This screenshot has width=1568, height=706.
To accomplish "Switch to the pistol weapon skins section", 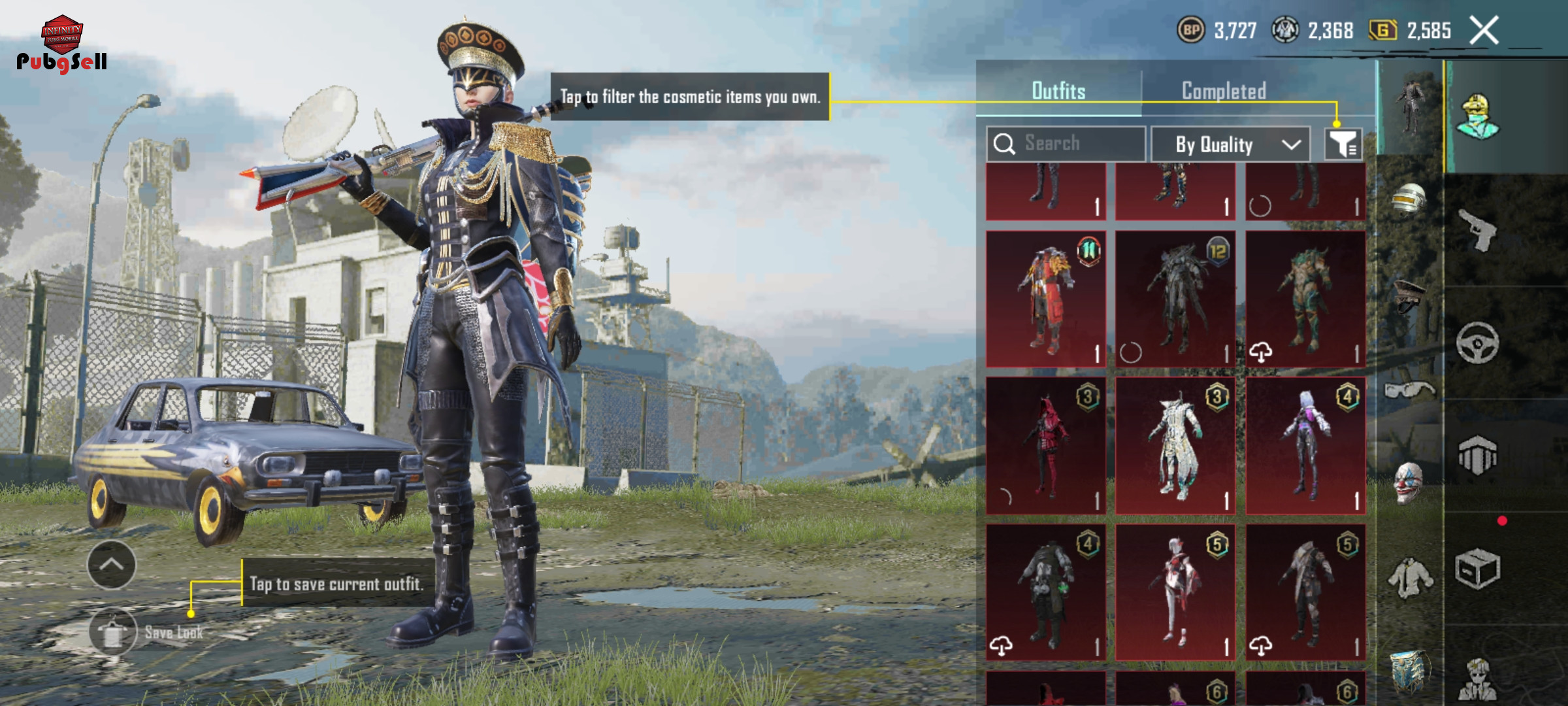I will 1478,229.
